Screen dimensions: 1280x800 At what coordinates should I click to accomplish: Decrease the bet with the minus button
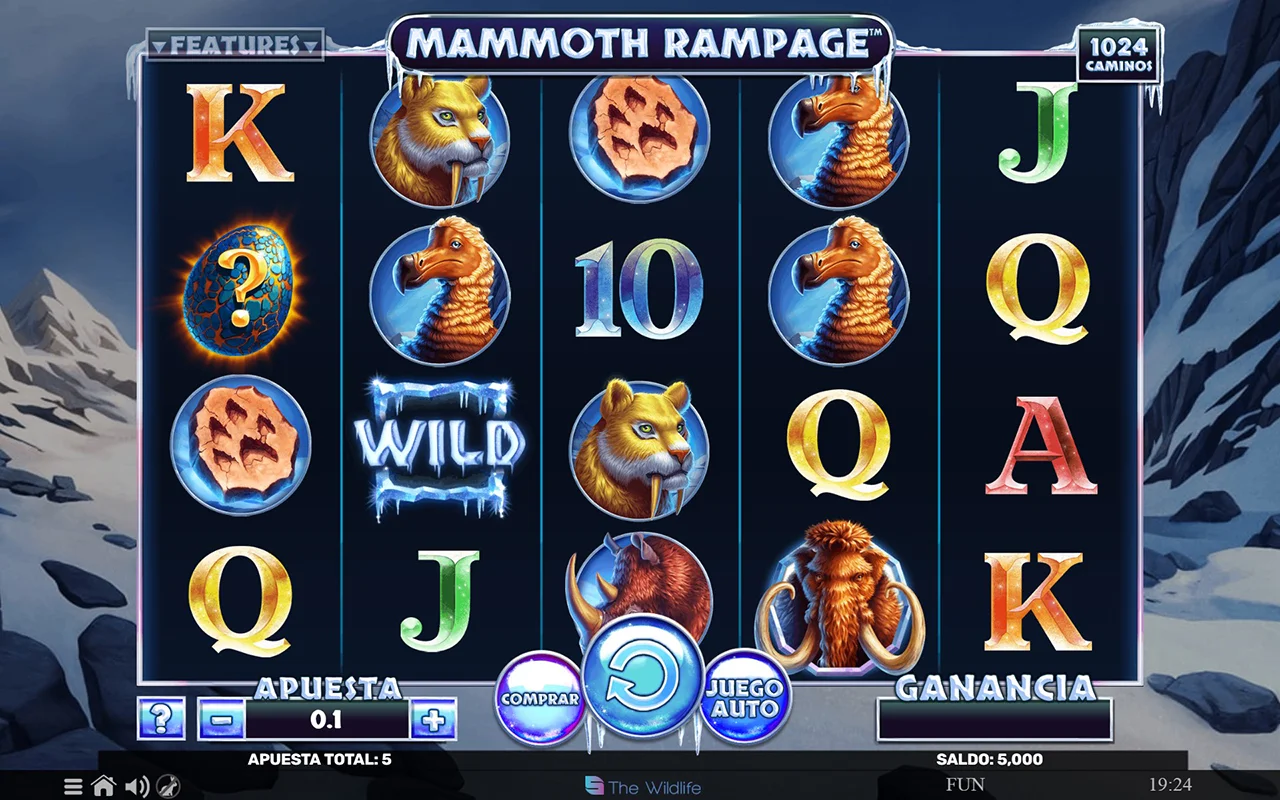coord(222,719)
